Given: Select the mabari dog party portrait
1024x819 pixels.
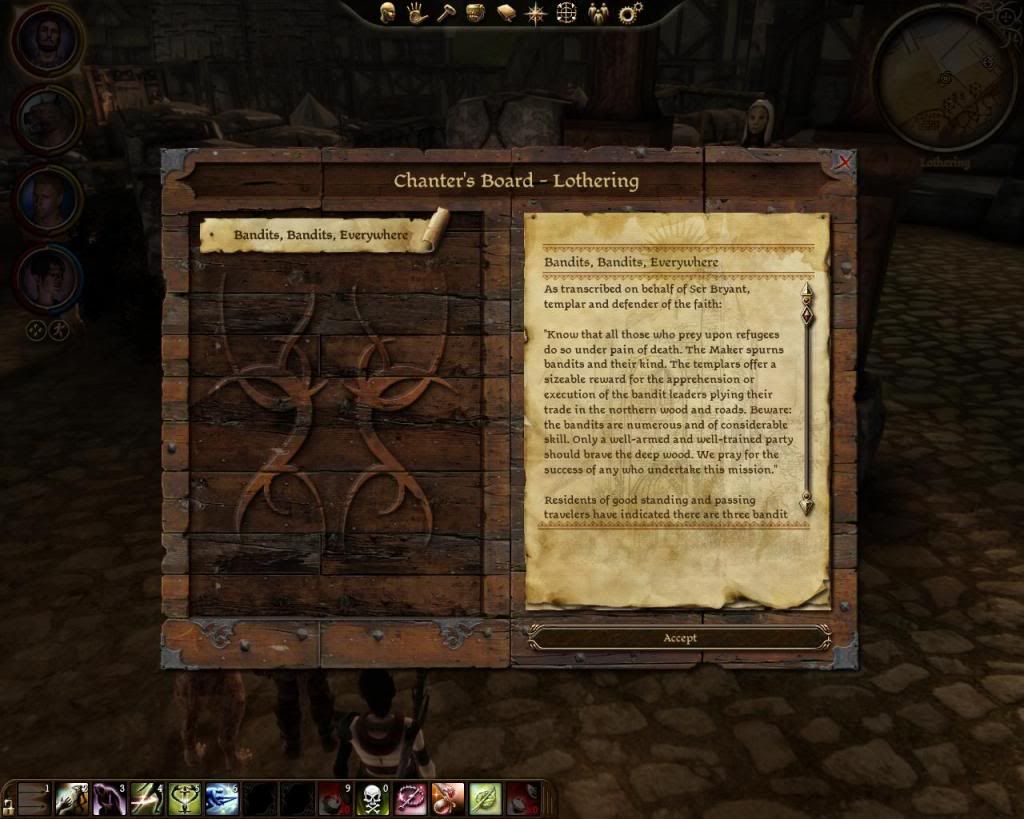Looking at the screenshot, I should (47, 120).
